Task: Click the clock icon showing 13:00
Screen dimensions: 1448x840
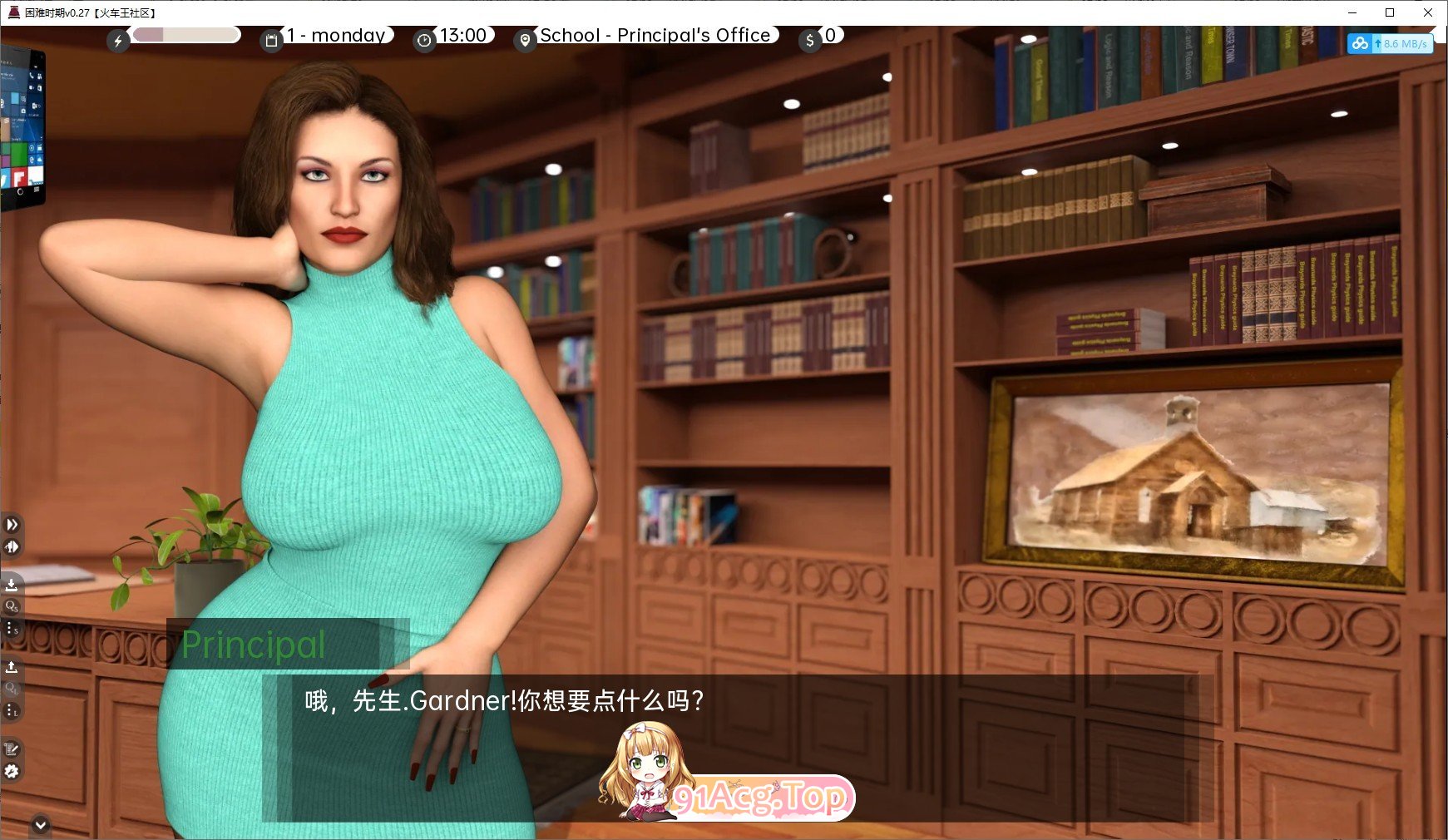Action: pos(424,40)
